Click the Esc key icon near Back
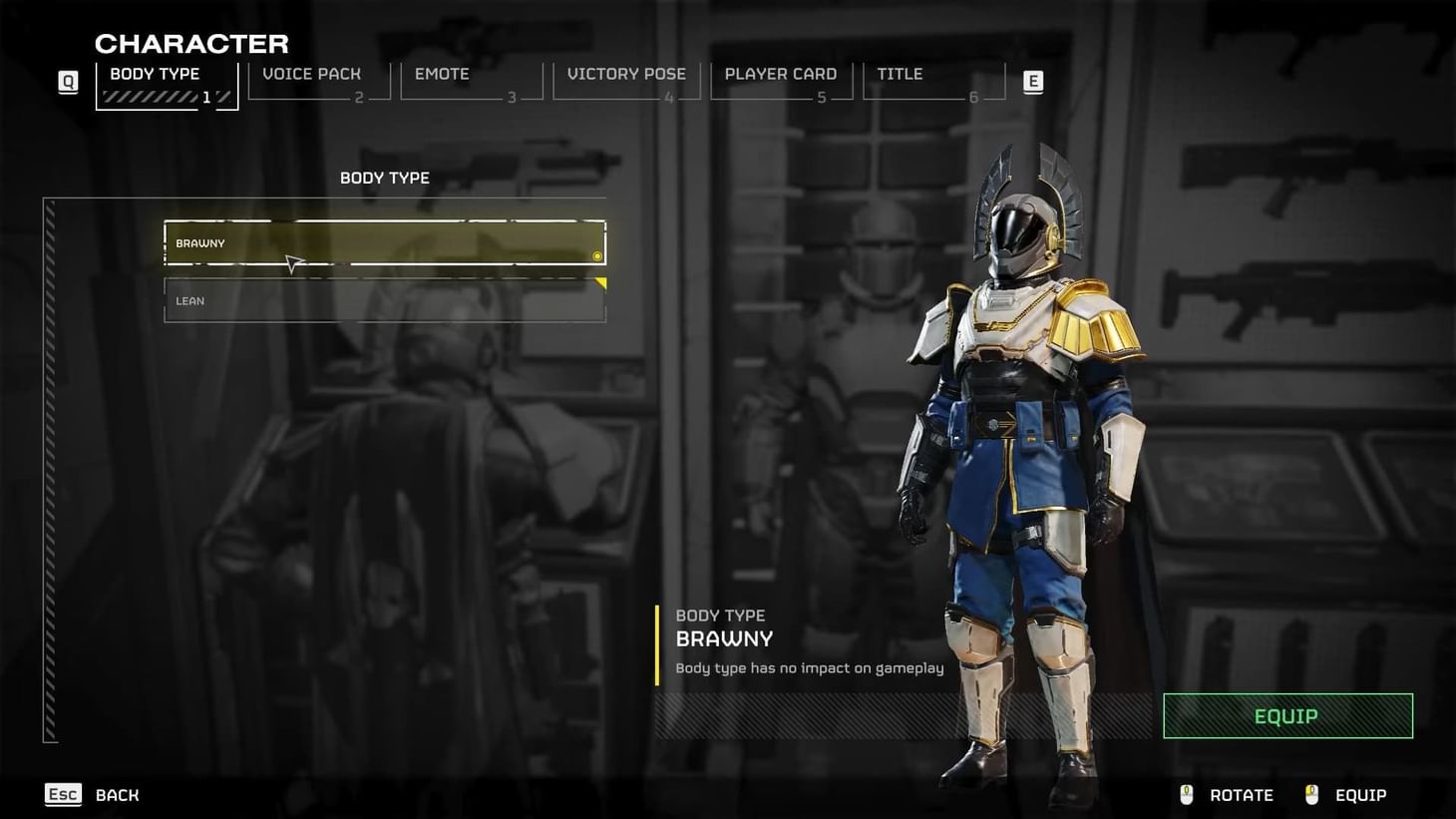 coord(63,794)
